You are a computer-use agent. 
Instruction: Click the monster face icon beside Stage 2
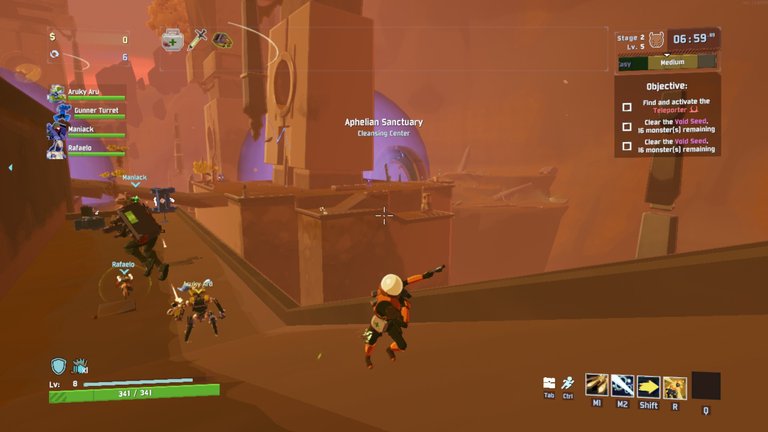point(658,39)
